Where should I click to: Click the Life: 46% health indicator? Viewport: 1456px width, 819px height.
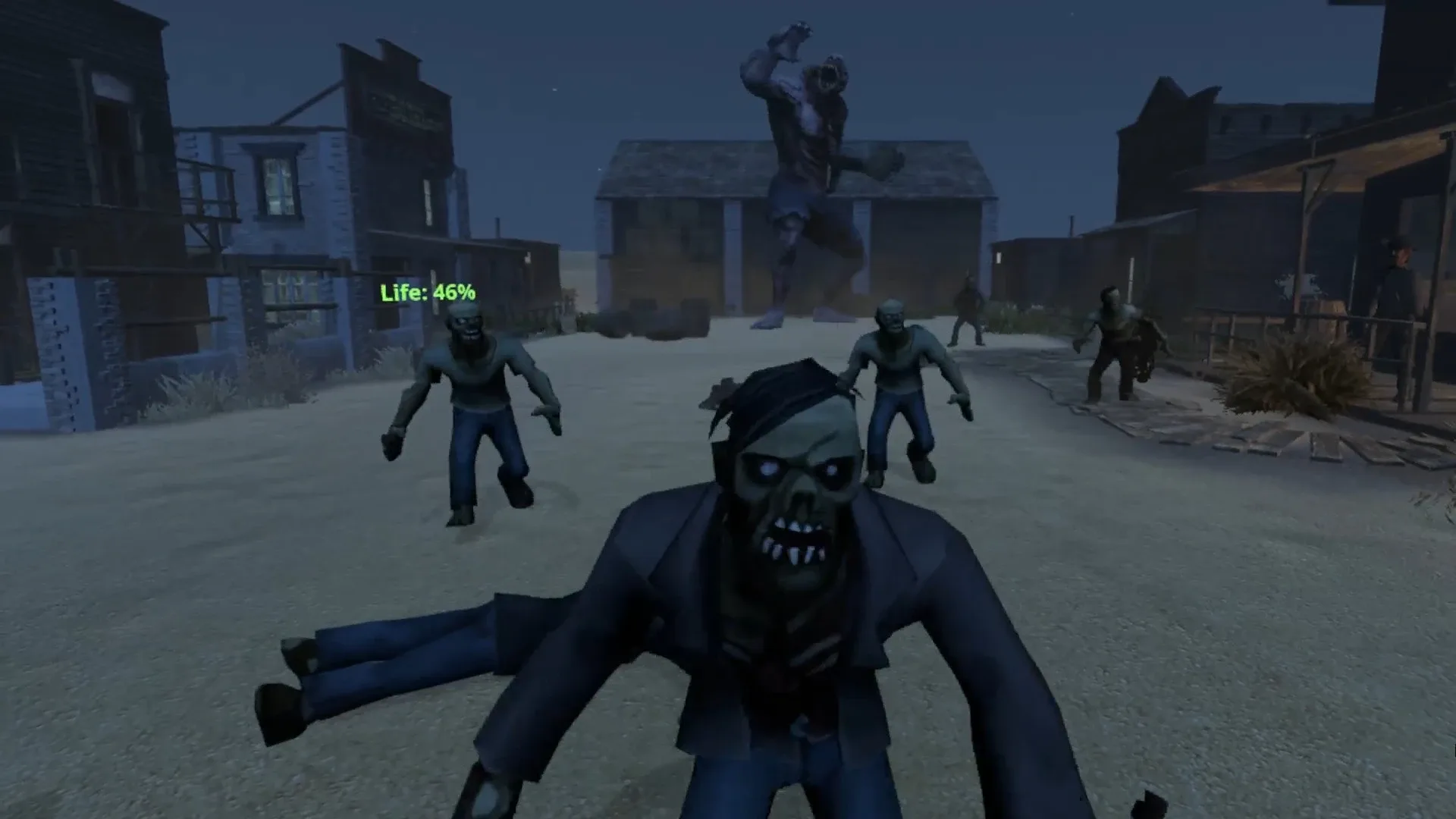pyautogui.click(x=428, y=289)
